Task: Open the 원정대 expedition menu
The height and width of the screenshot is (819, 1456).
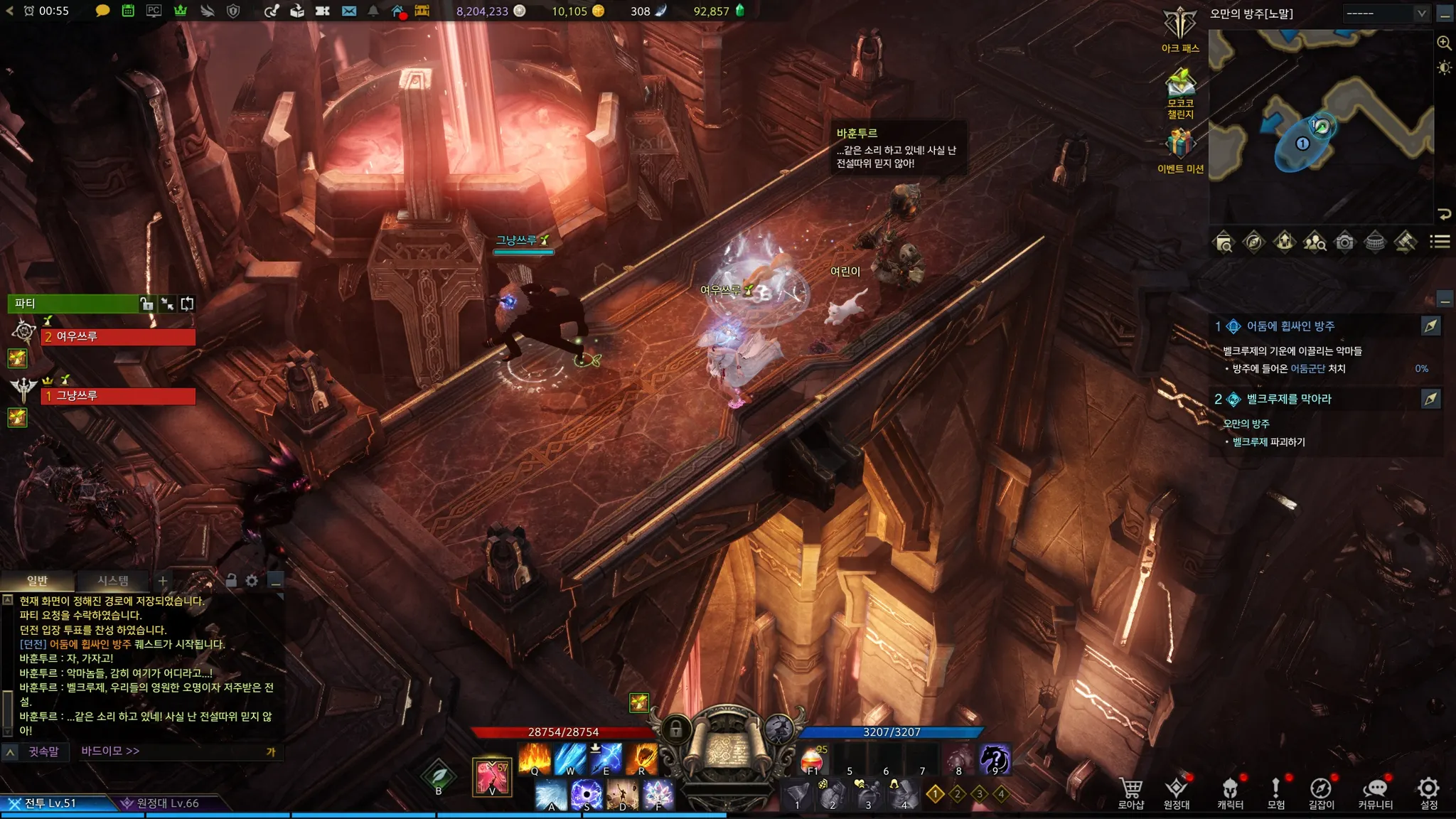Action: pyautogui.click(x=1177, y=792)
